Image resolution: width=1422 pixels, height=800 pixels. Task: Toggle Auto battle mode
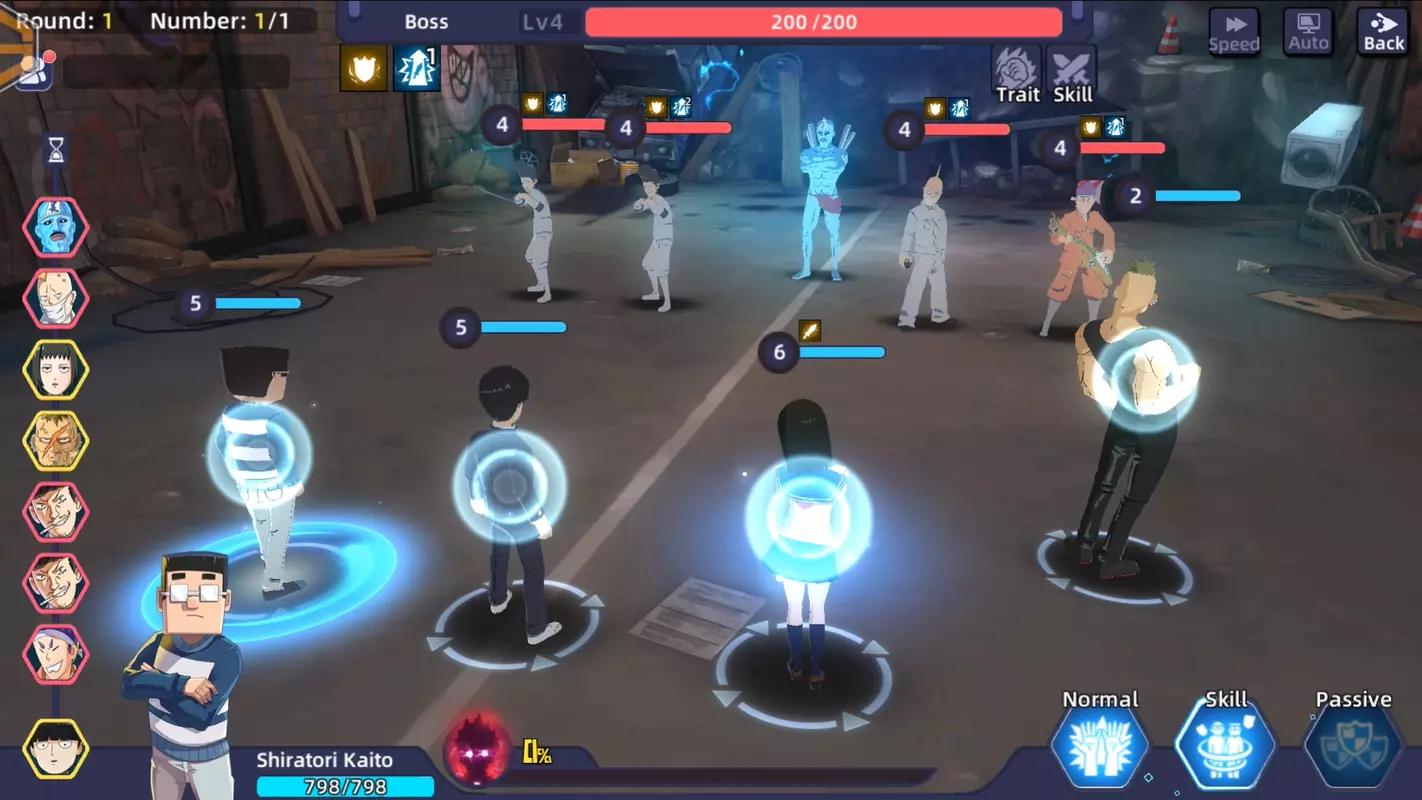1308,30
